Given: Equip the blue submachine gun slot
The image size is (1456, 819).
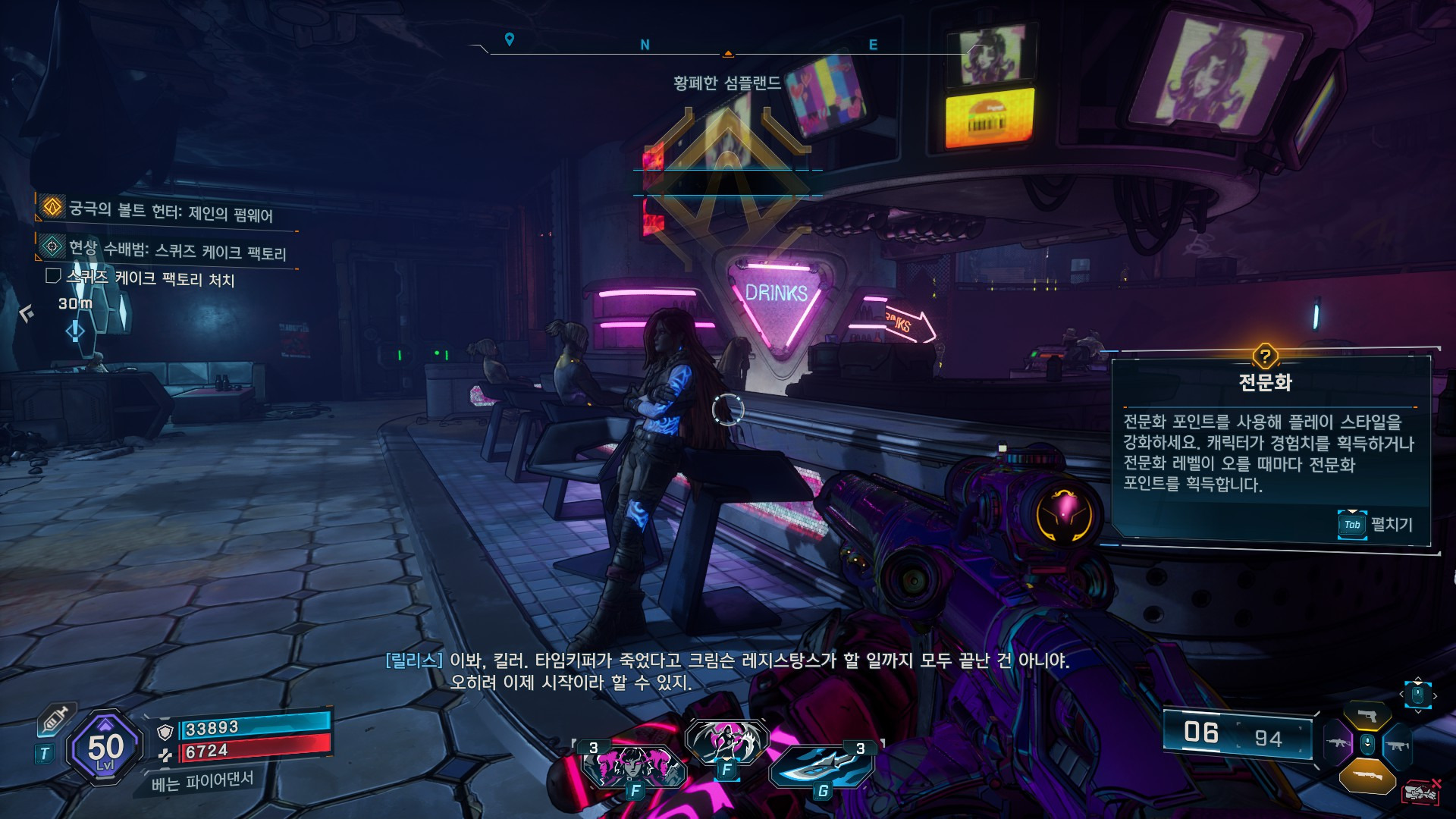Looking at the screenshot, I should [x=1397, y=745].
